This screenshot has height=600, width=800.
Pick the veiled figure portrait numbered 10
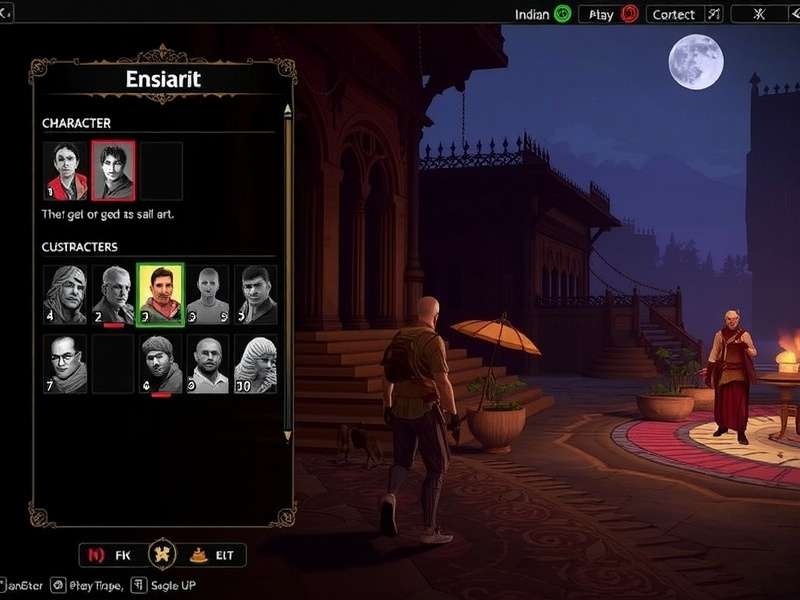(x=256, y=364)
